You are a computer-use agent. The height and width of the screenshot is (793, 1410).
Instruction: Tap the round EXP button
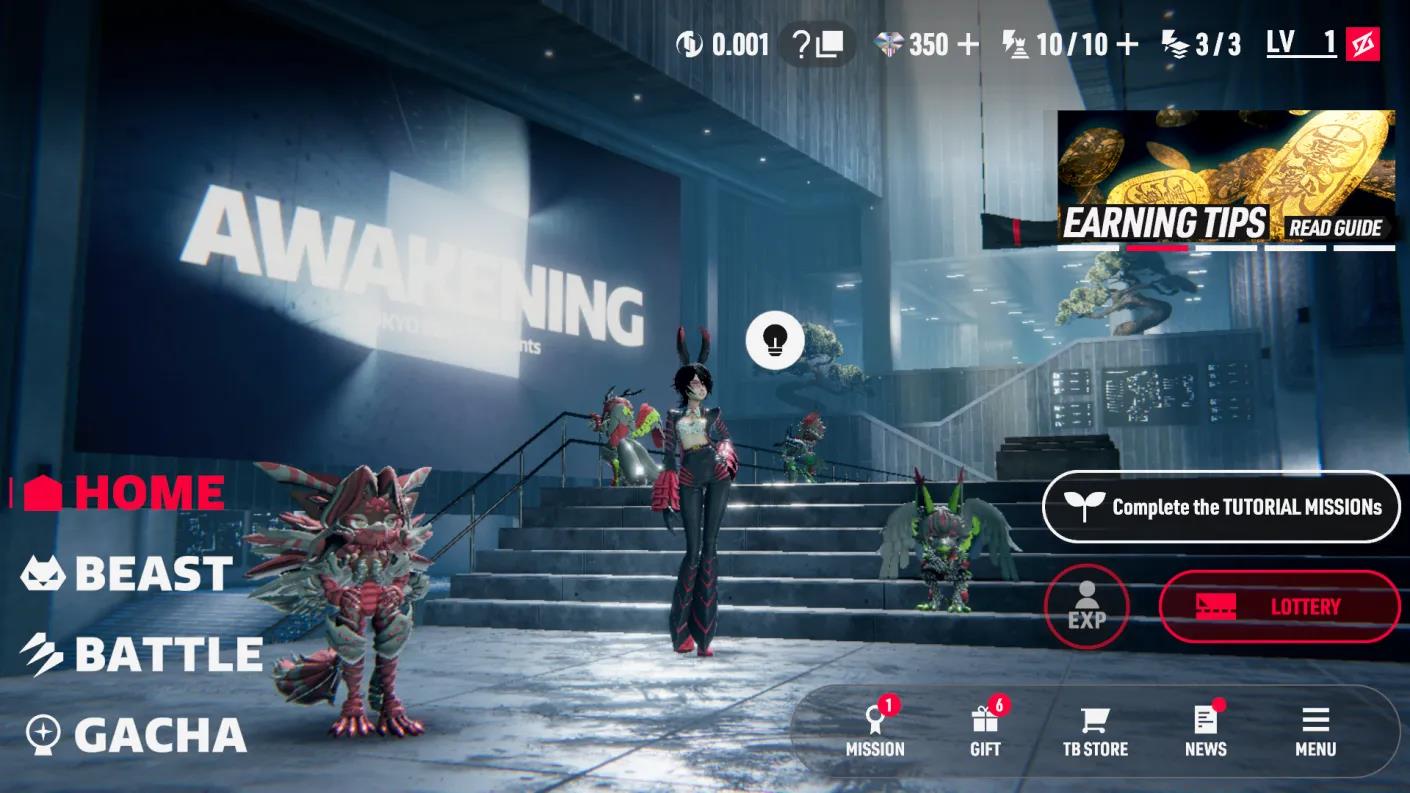point(1086,606)
